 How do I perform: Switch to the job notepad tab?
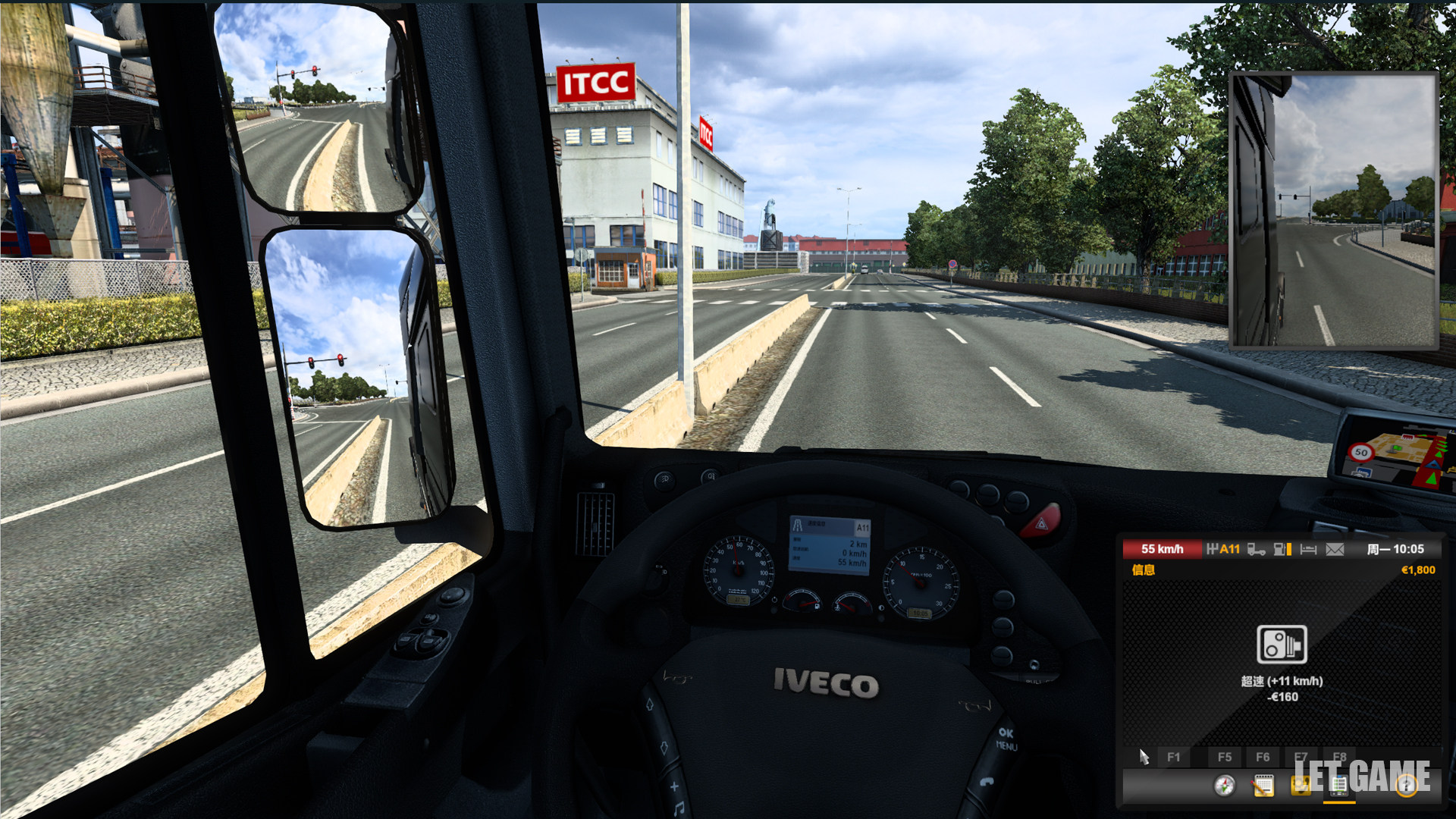click(1263, 786)
